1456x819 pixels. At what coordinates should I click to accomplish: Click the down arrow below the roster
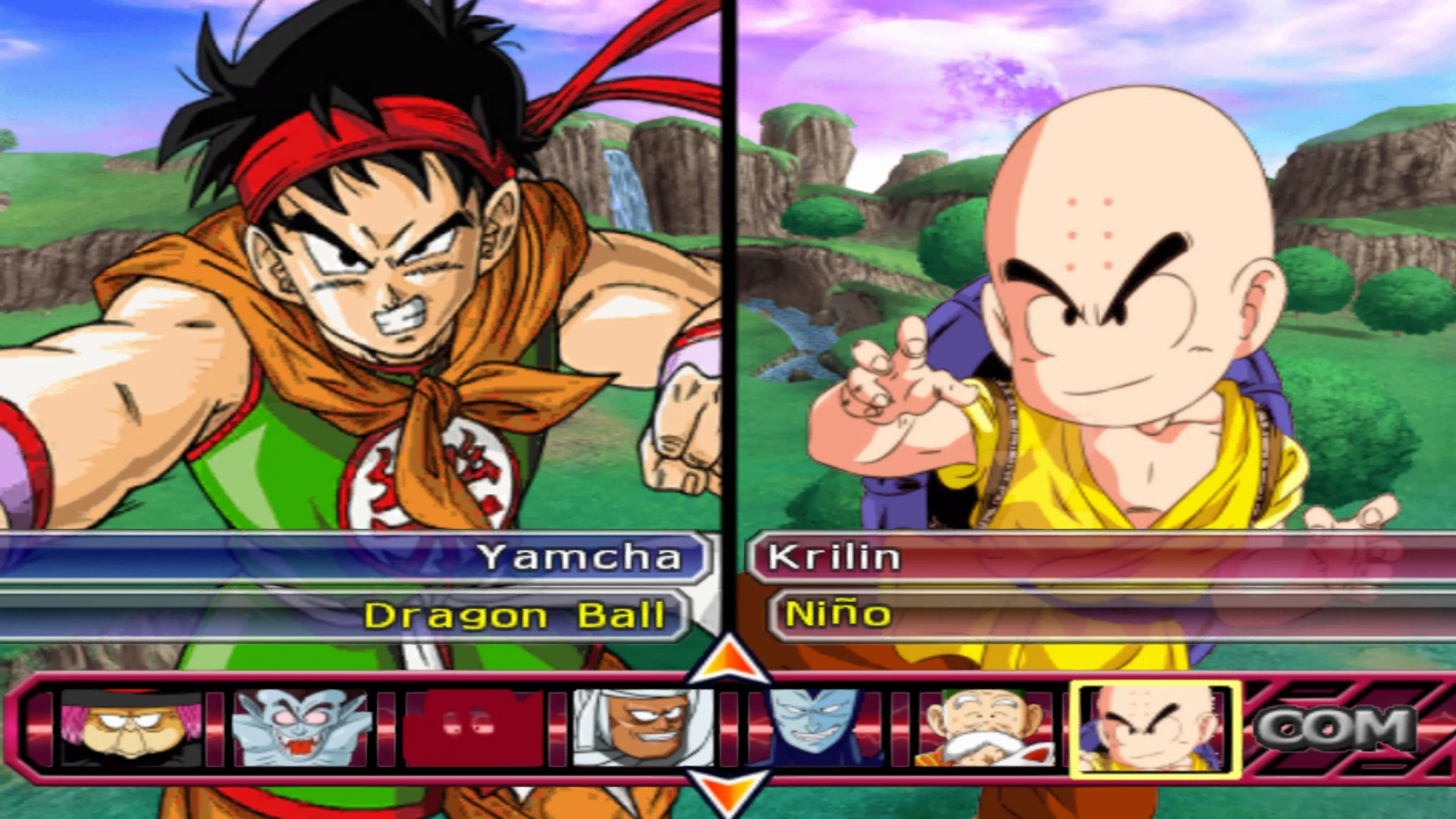click(729, 792)
